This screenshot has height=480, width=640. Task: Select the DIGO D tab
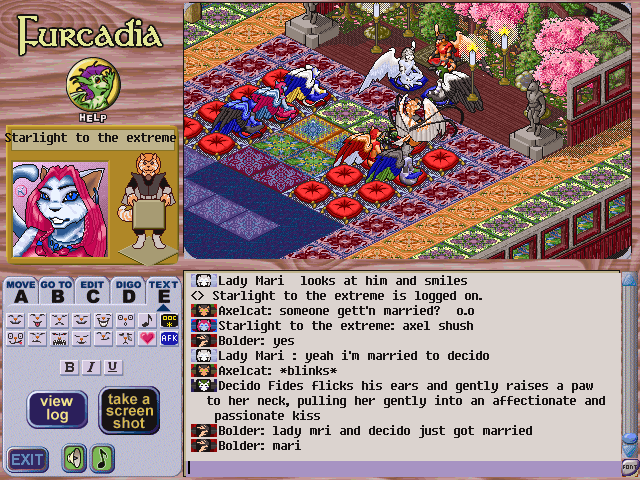pyautogui.click(x=128, y=291)
